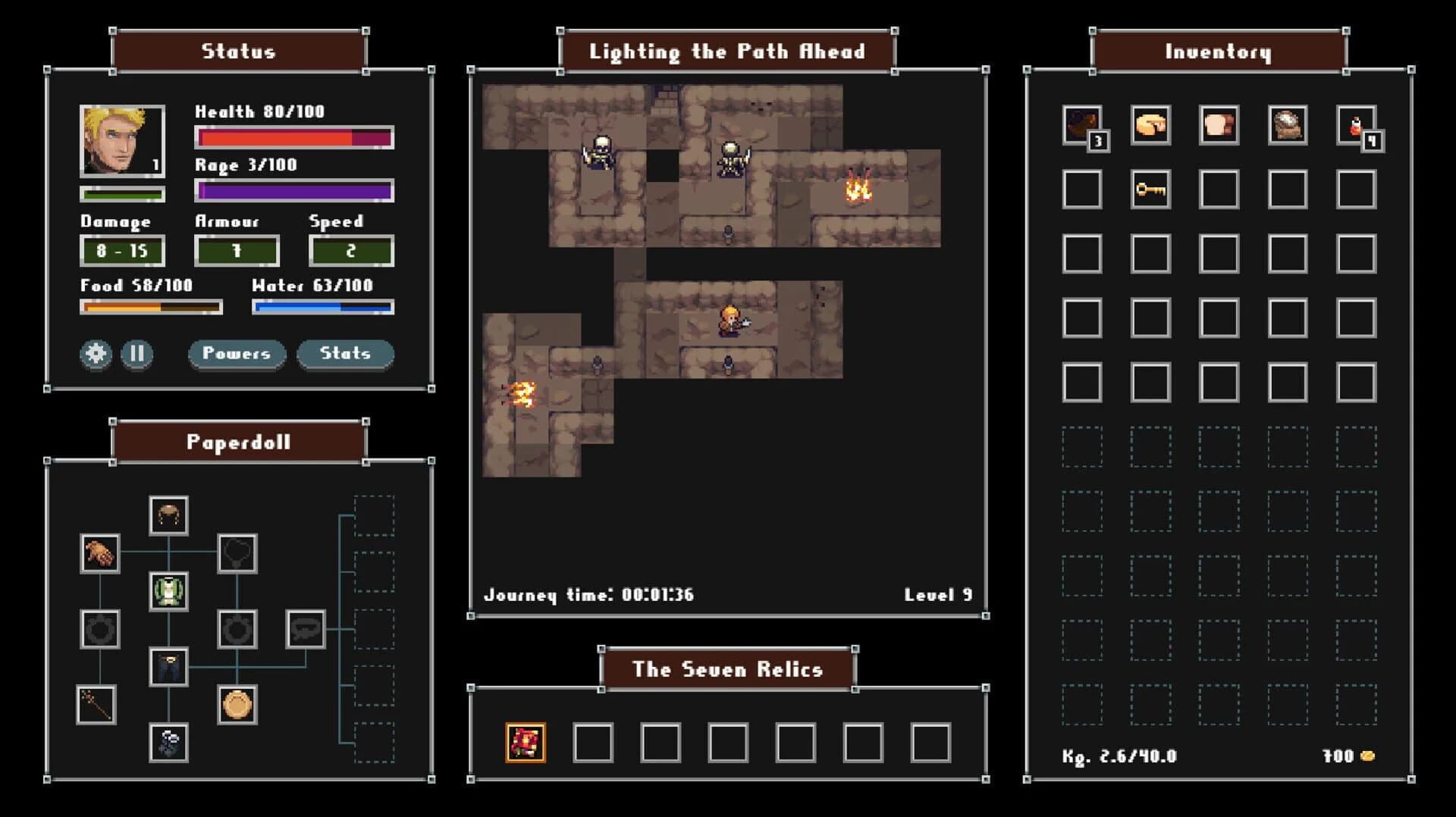Select the equipped gauntlet in the Paperdoll
The image size is (1456, 817).
coord(101,552)
